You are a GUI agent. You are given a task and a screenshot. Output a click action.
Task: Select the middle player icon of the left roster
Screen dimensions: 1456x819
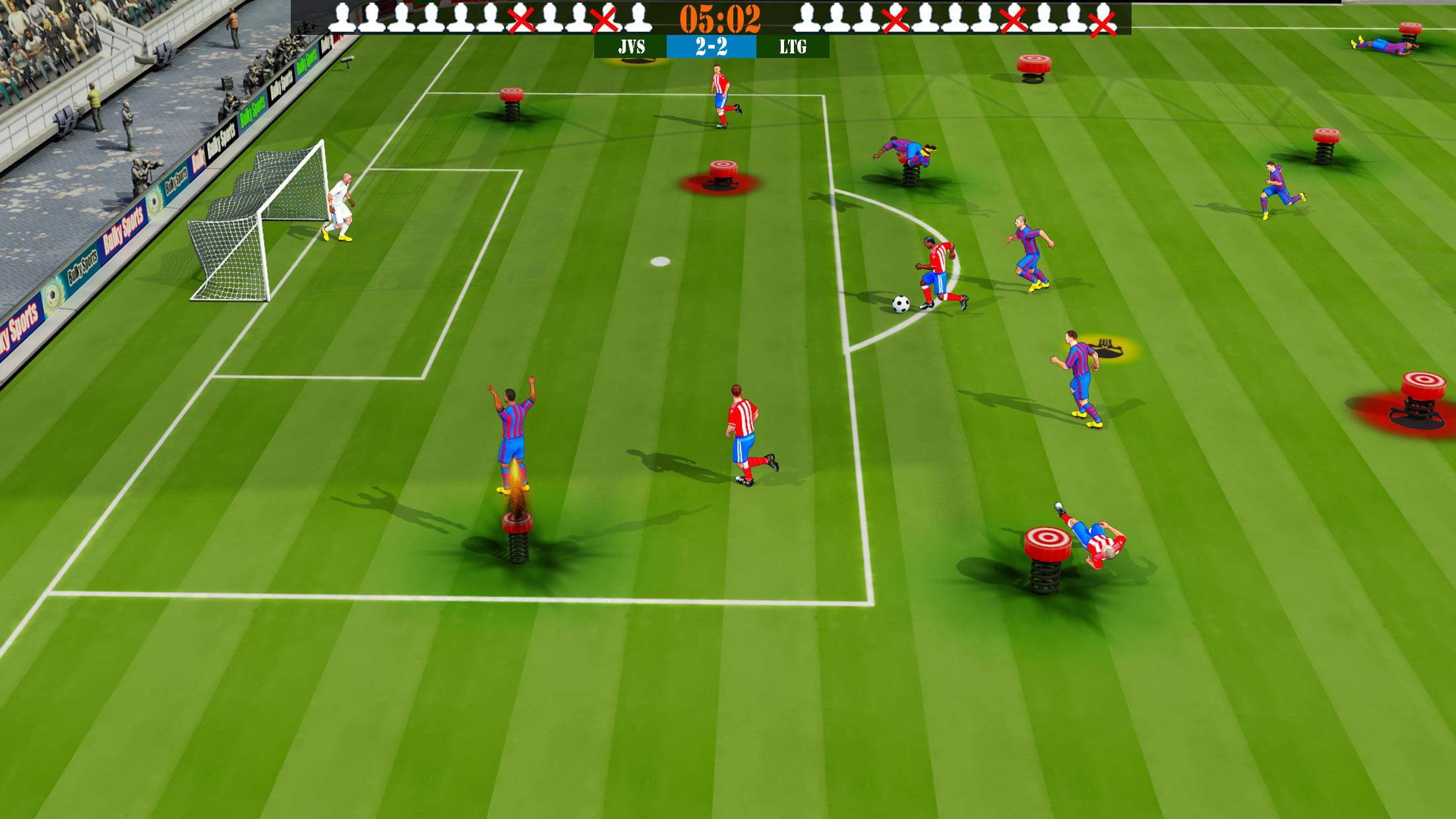(x=491, y=18)
